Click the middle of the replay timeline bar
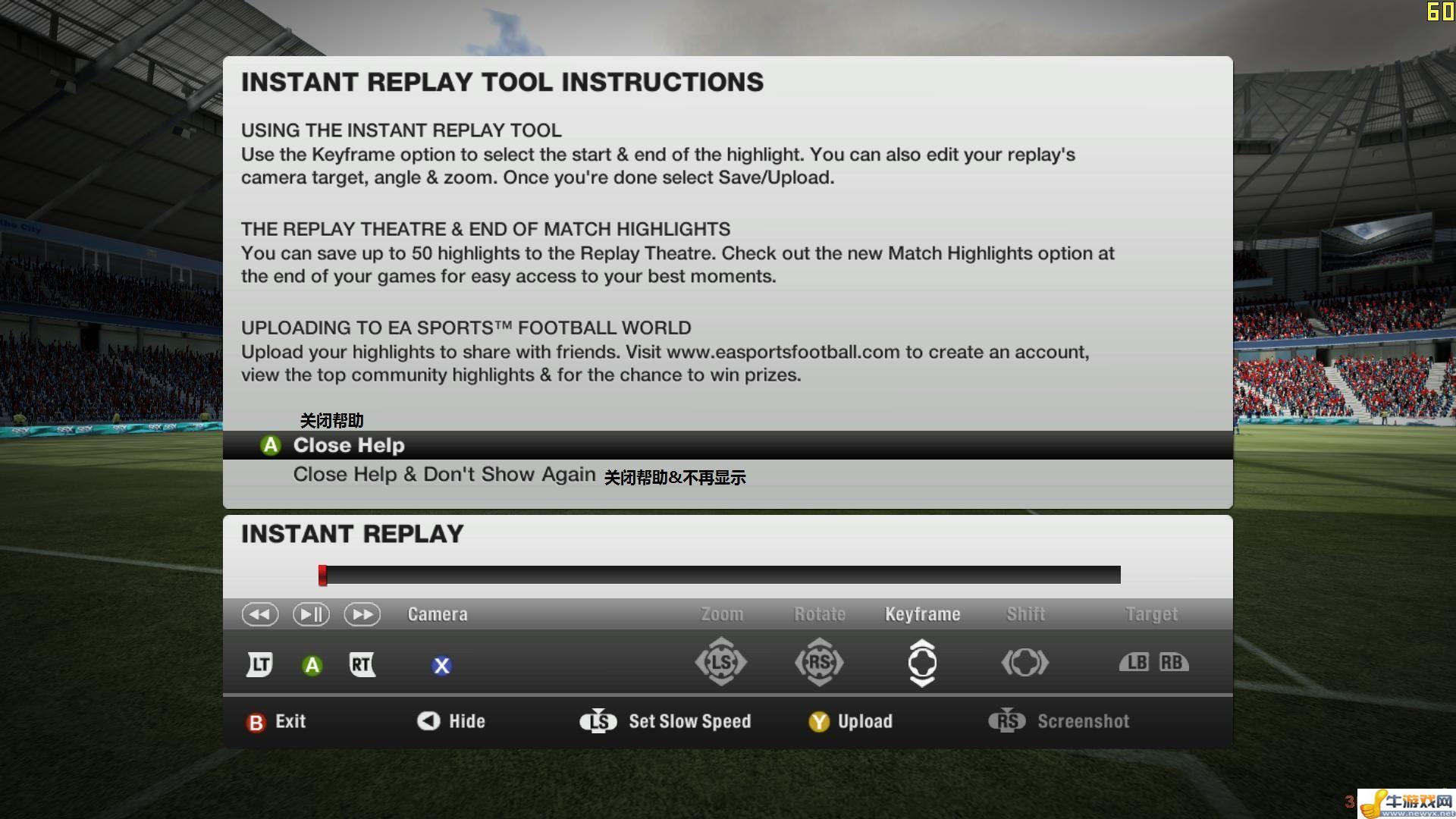 coord(720,575)
